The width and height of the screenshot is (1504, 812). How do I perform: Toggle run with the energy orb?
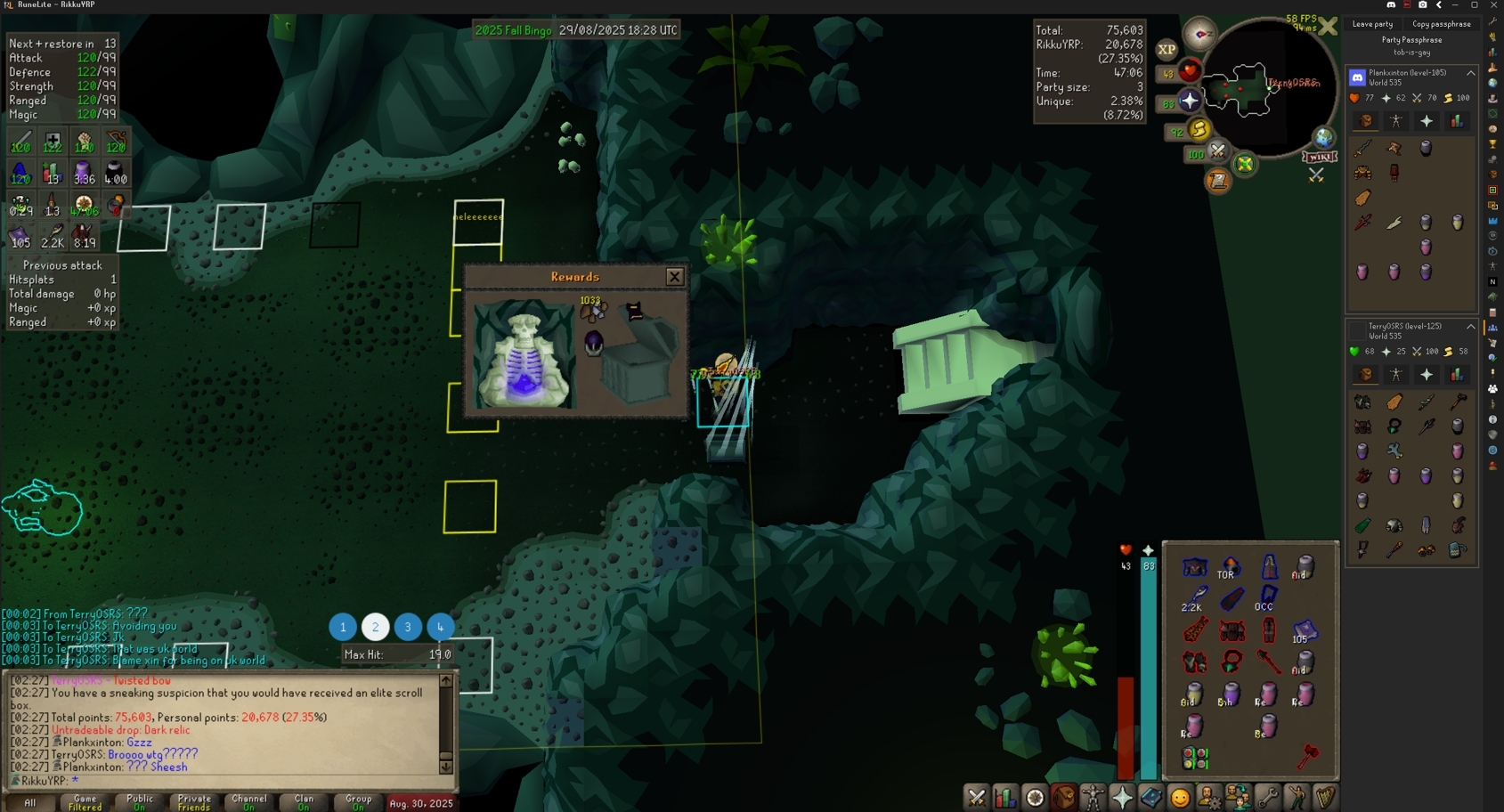click(1199, 131)
